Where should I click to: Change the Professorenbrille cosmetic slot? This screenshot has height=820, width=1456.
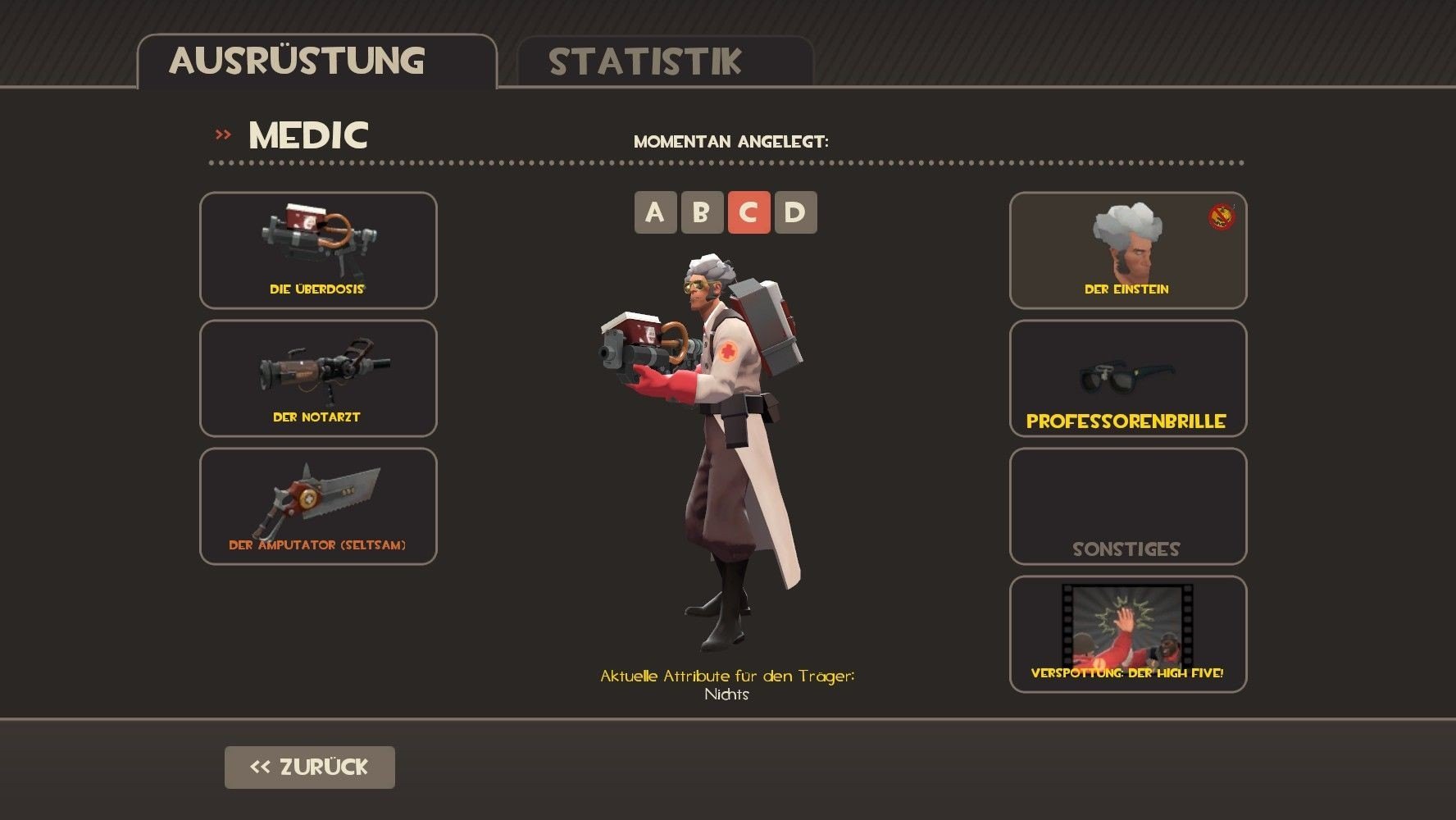click(1127, 378)
